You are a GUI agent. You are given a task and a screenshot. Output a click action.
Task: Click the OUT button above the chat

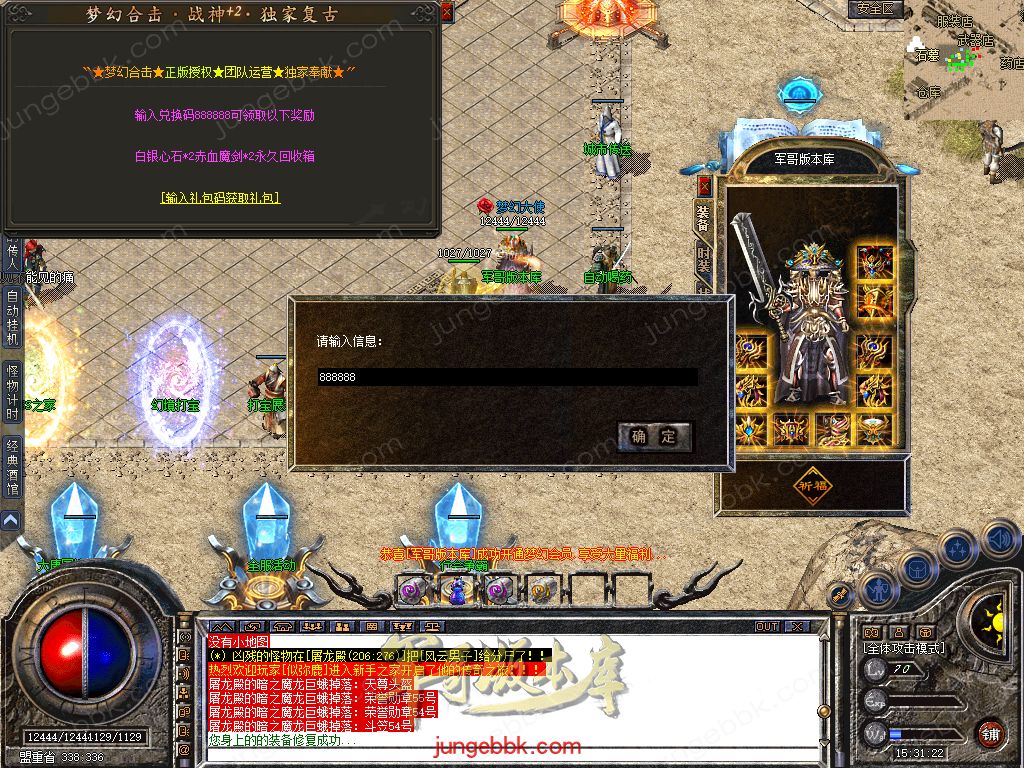tap(767, 627)
